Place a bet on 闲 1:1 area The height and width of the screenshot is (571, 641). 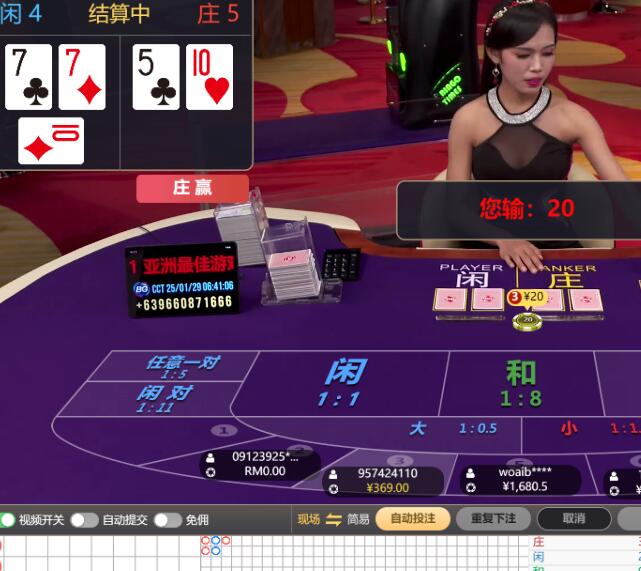341,383
